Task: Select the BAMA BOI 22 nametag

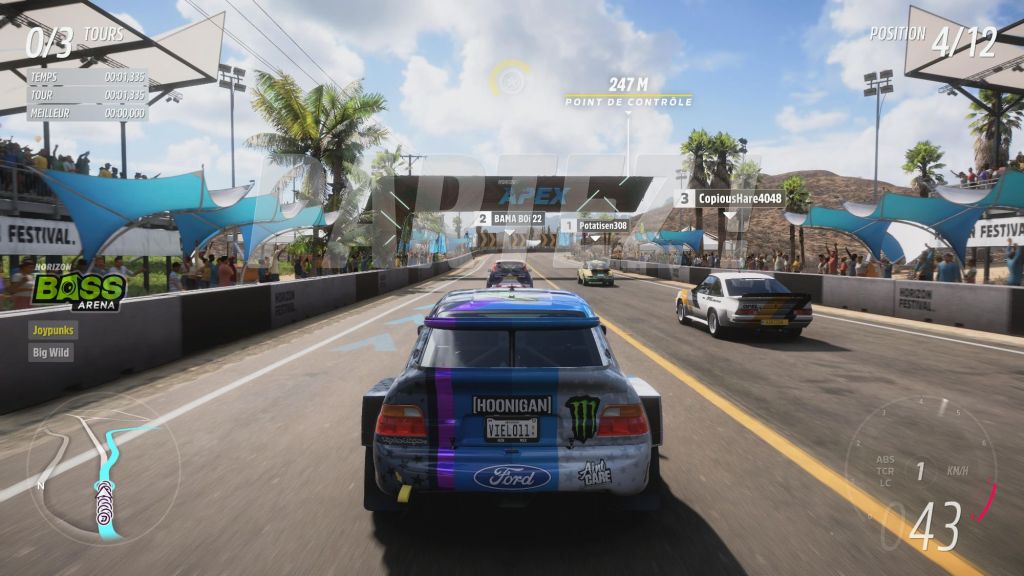Action: [x=510, y=218]
